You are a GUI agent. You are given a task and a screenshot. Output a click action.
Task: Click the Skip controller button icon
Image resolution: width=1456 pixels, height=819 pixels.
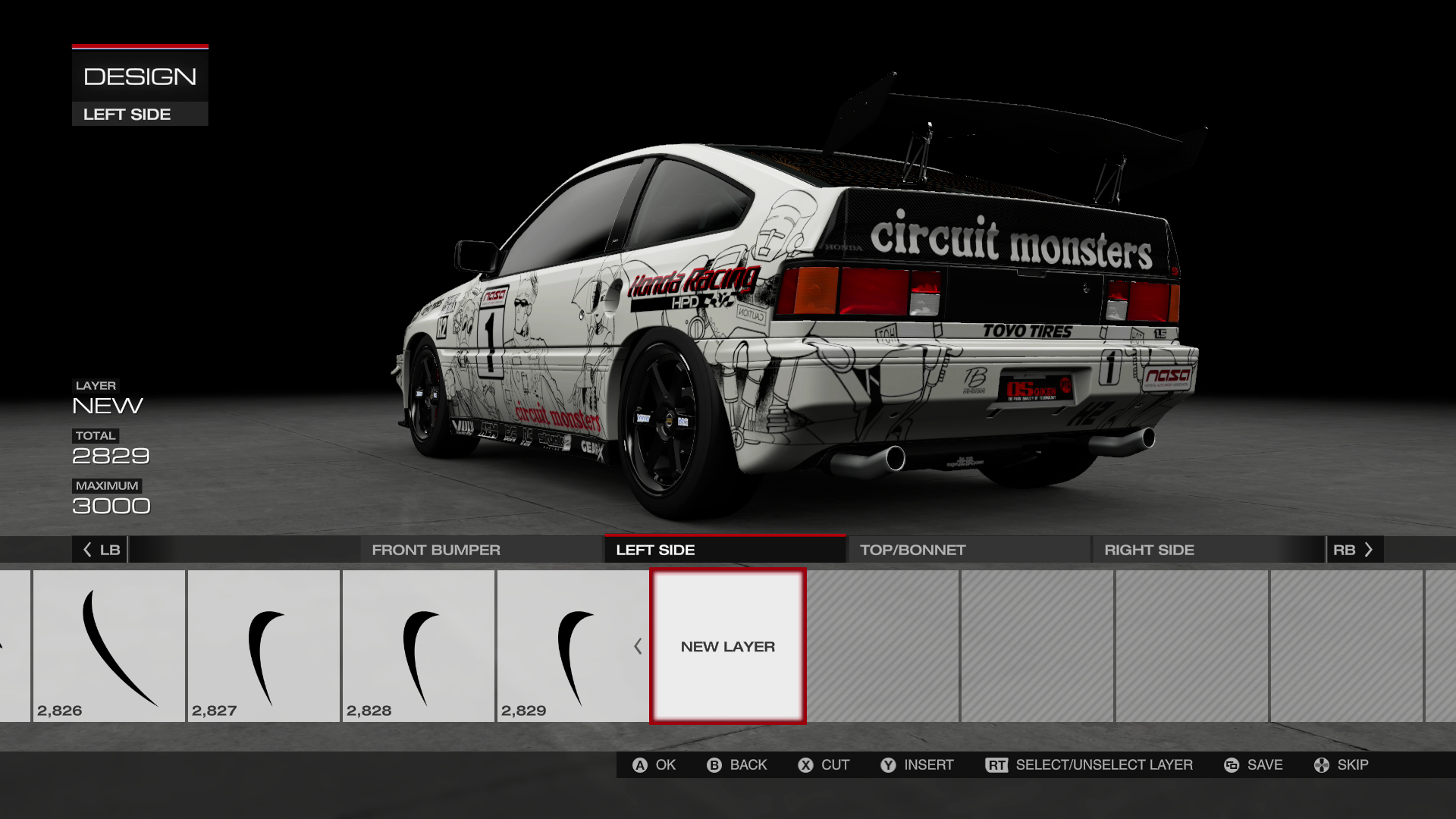coord(1320,764)
